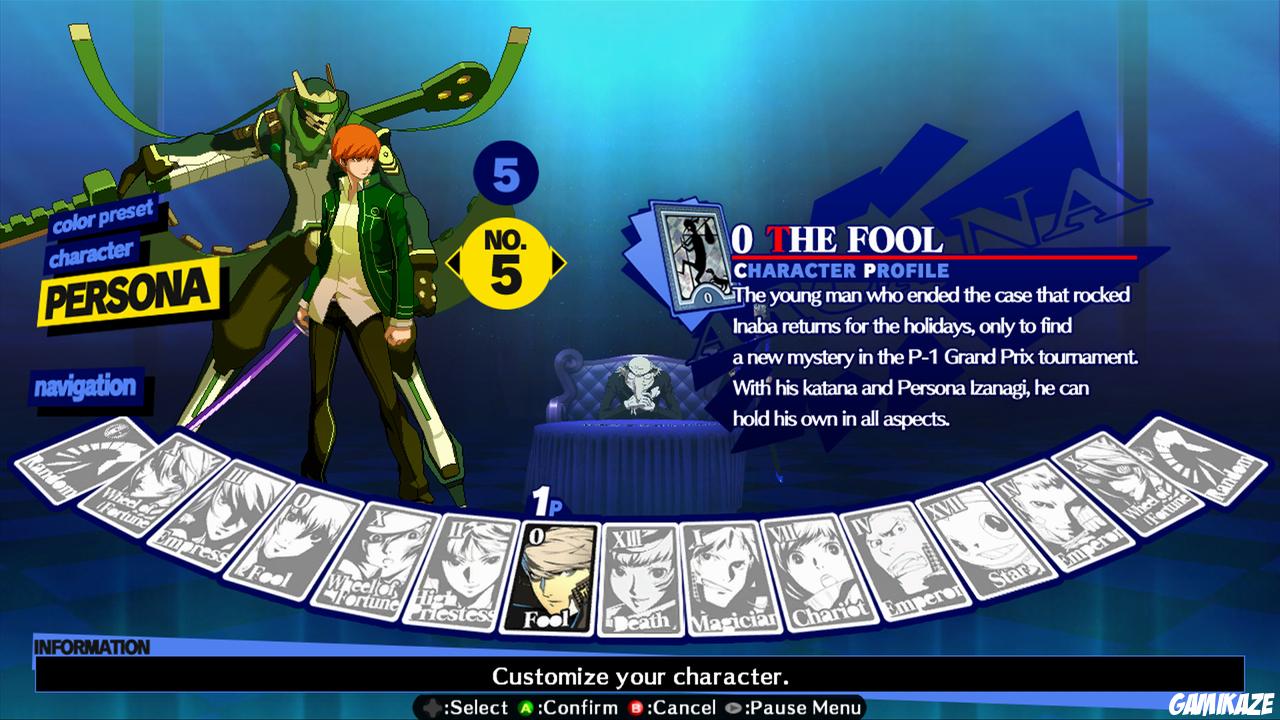Click the highlighted 1P Fool card

coord(558,575)
